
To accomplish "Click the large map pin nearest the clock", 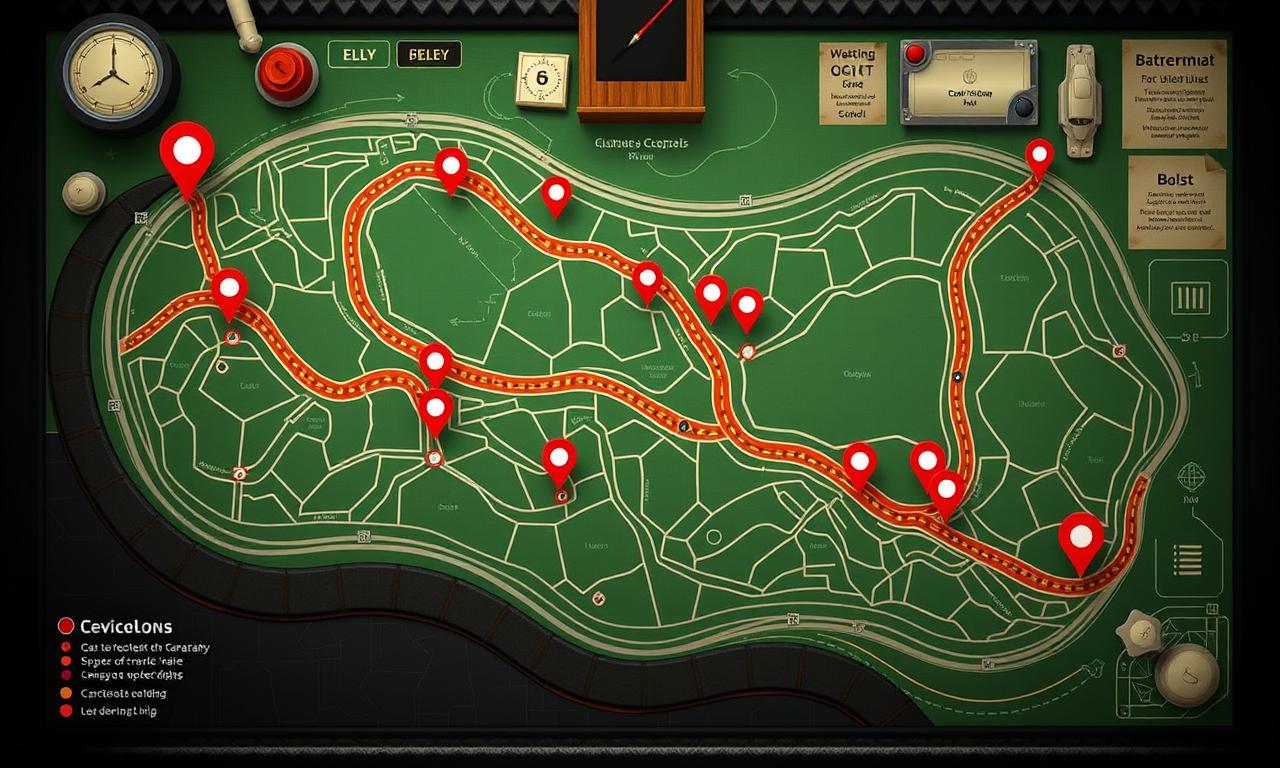I will pos(187,152).
